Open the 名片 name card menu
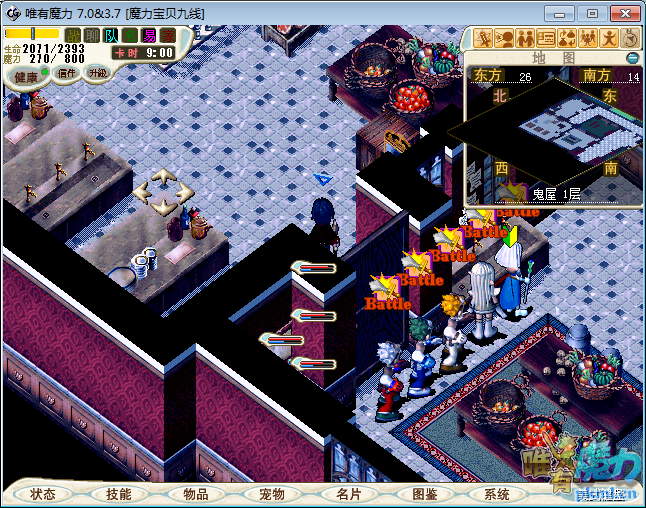 348,494
